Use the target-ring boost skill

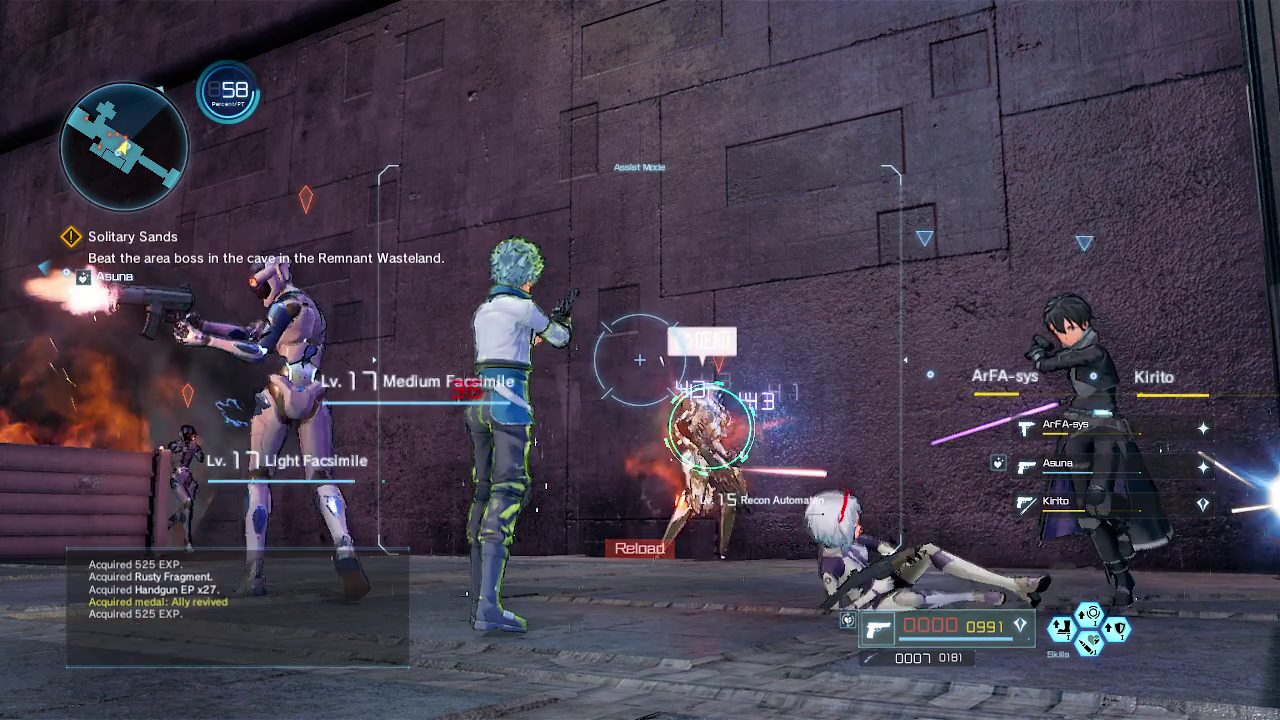coord(1090,613)
